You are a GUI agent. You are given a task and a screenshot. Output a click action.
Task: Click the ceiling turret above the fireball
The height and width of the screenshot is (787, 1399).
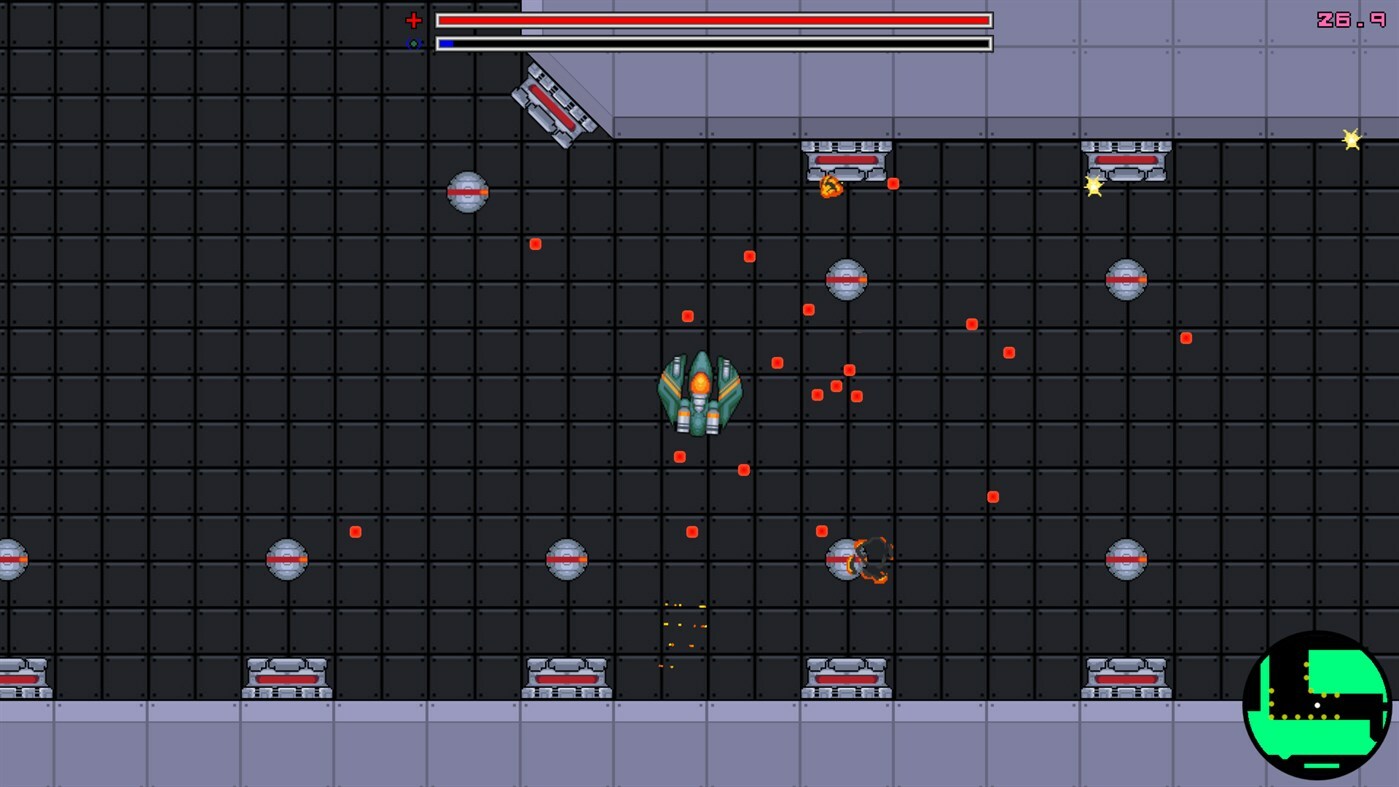[x=846, y=160]
